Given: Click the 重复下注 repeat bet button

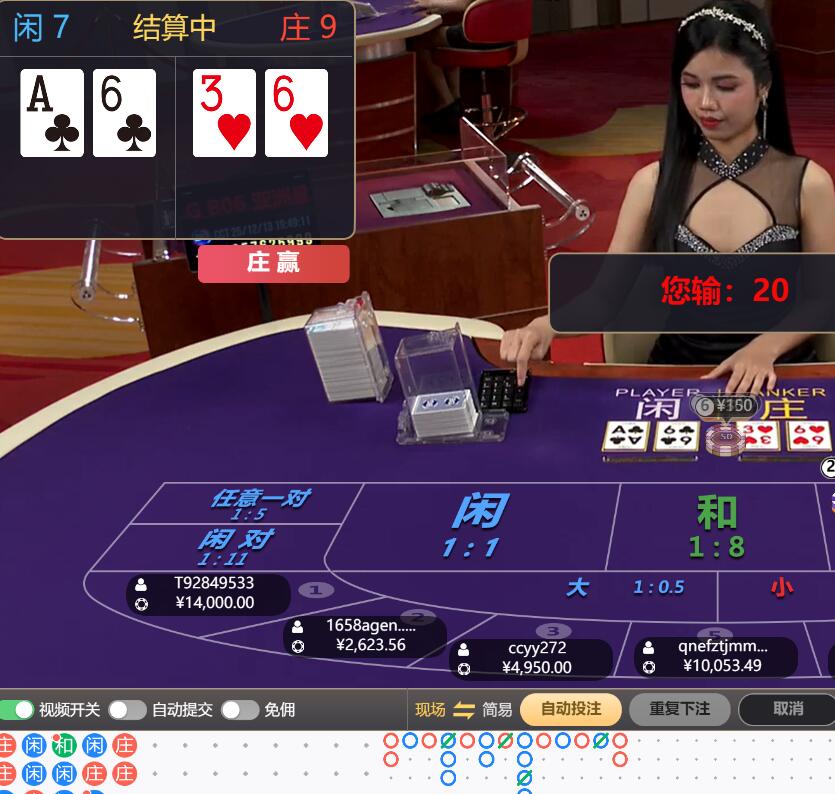Looking at the screenshot, I should (x=679, y=709).
